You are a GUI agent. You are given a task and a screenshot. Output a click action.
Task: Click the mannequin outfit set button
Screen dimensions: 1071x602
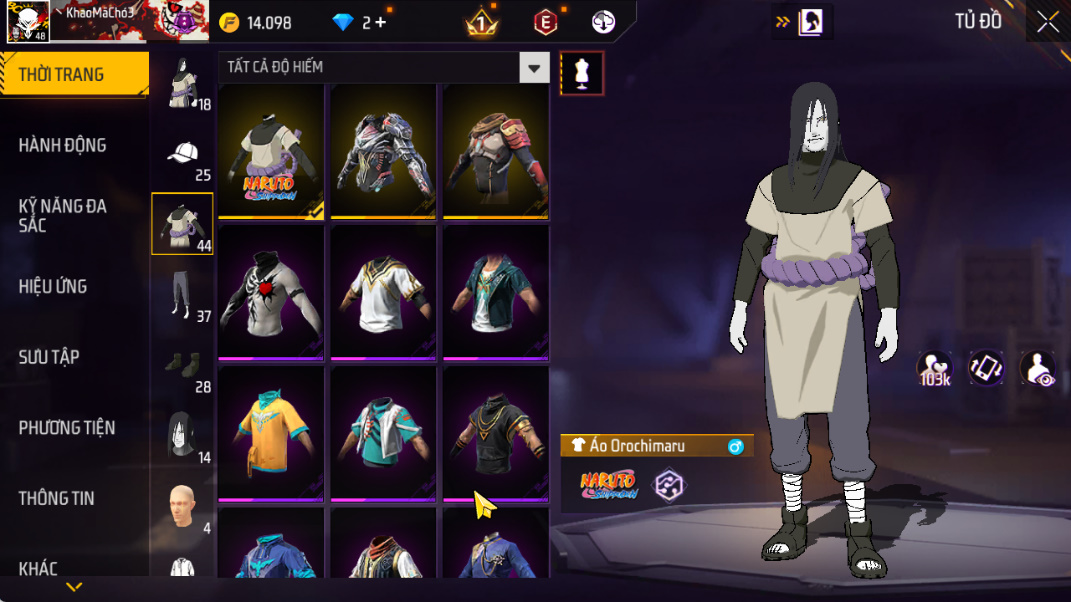(582, 74)
